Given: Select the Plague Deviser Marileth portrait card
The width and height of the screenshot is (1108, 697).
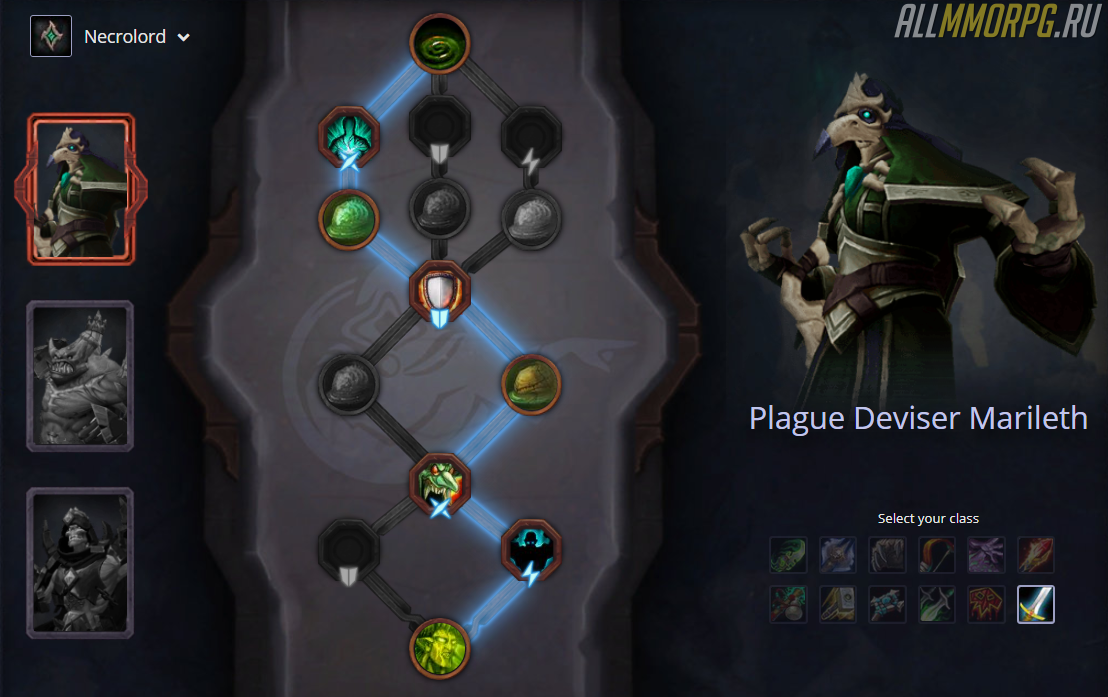Looking at the screenshot, I should point(80,188).
